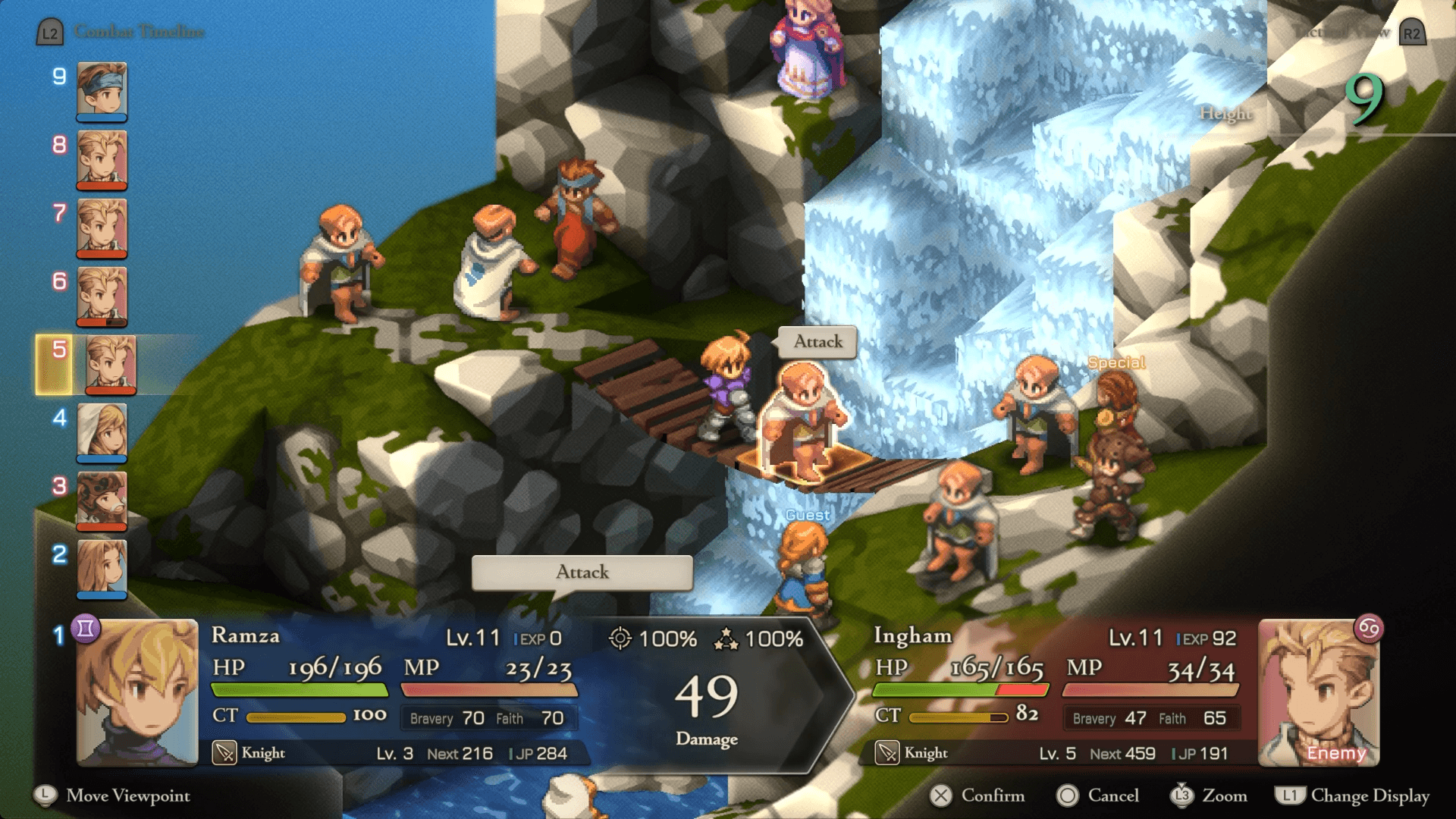Click the Knight sword icon beside Ramza's class

pyautogui.click(x=224, y=753)
